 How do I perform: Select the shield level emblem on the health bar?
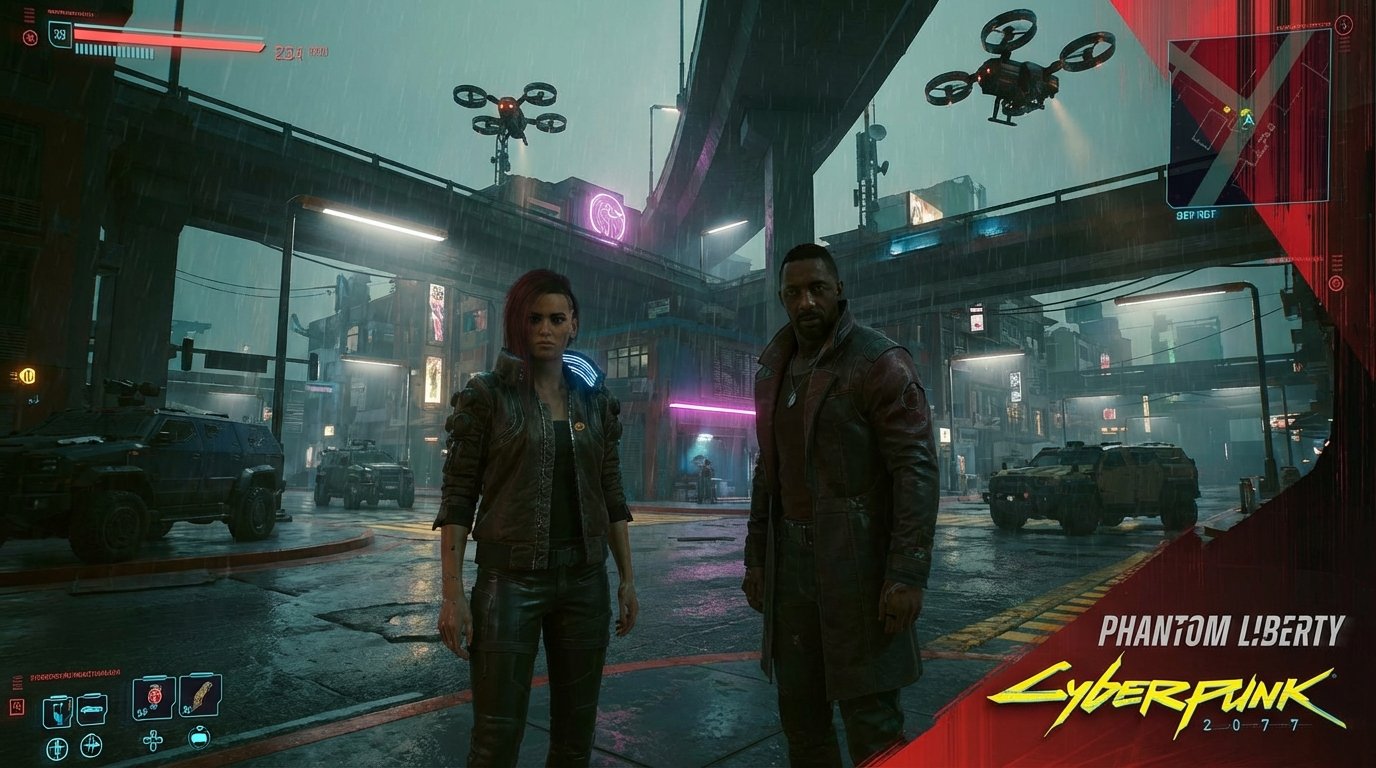(x=59, y=36)
